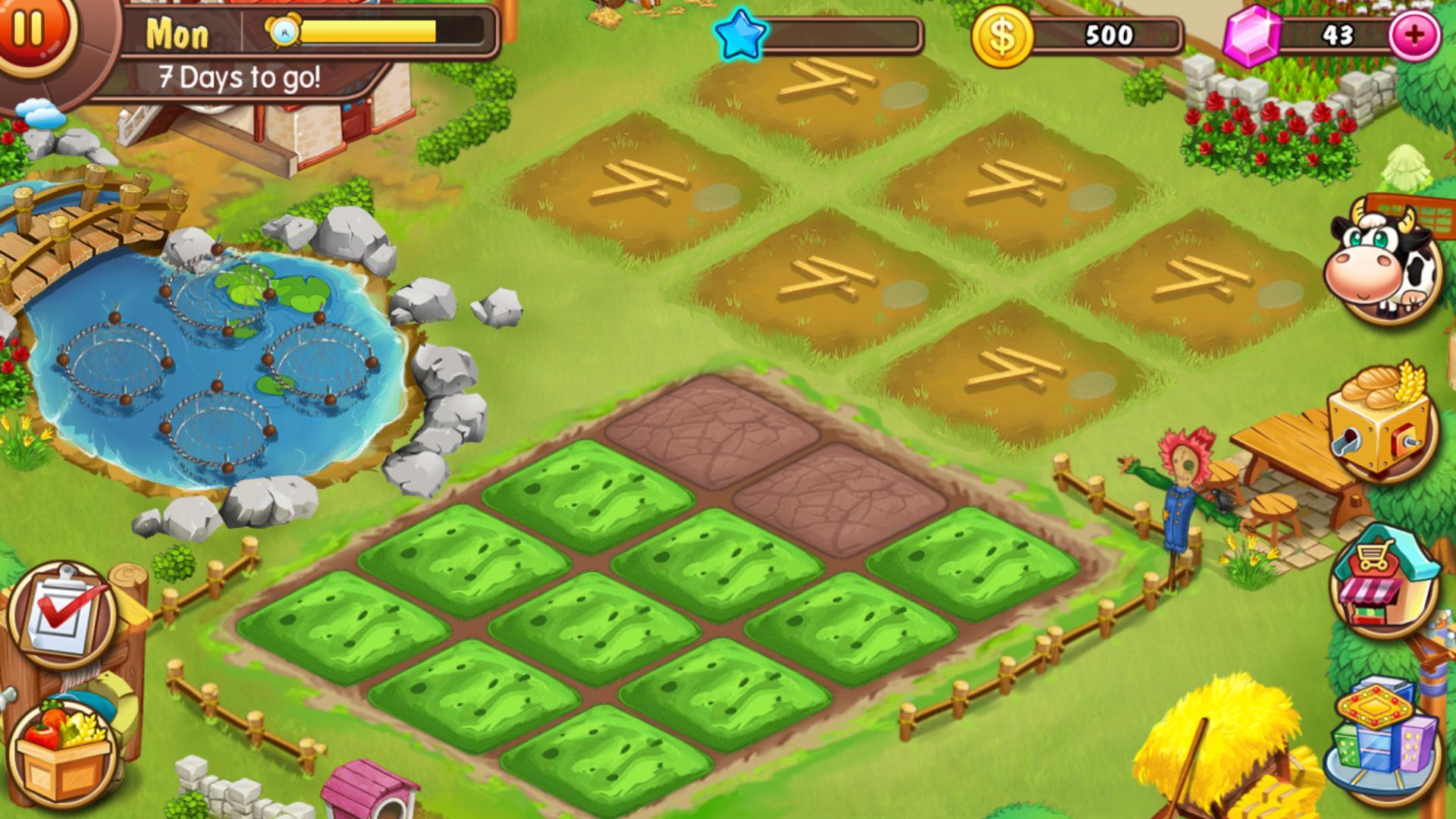Click the blue star level icon

[741, 34]
